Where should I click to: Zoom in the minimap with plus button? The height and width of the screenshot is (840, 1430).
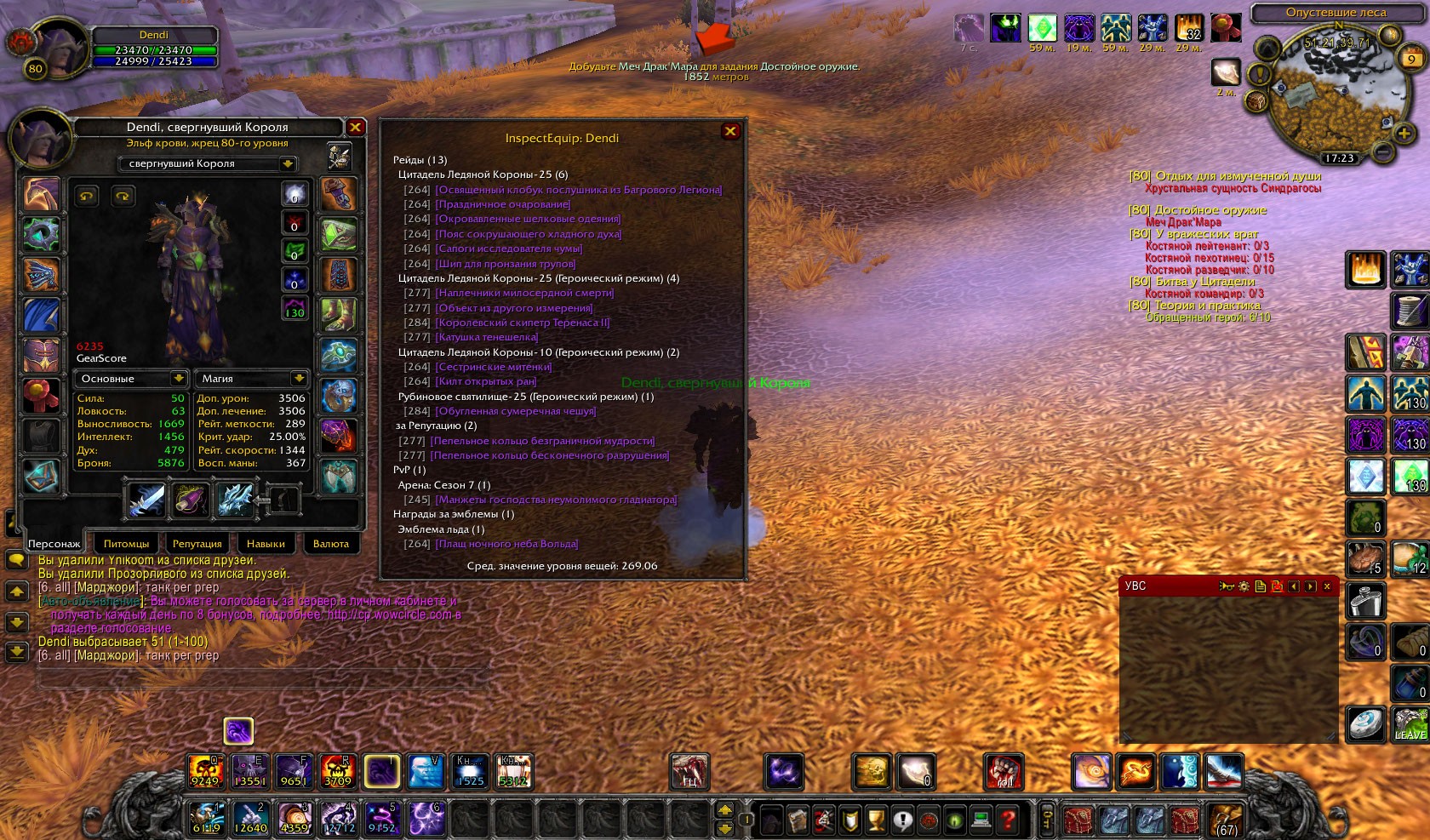pos(1404,134)
